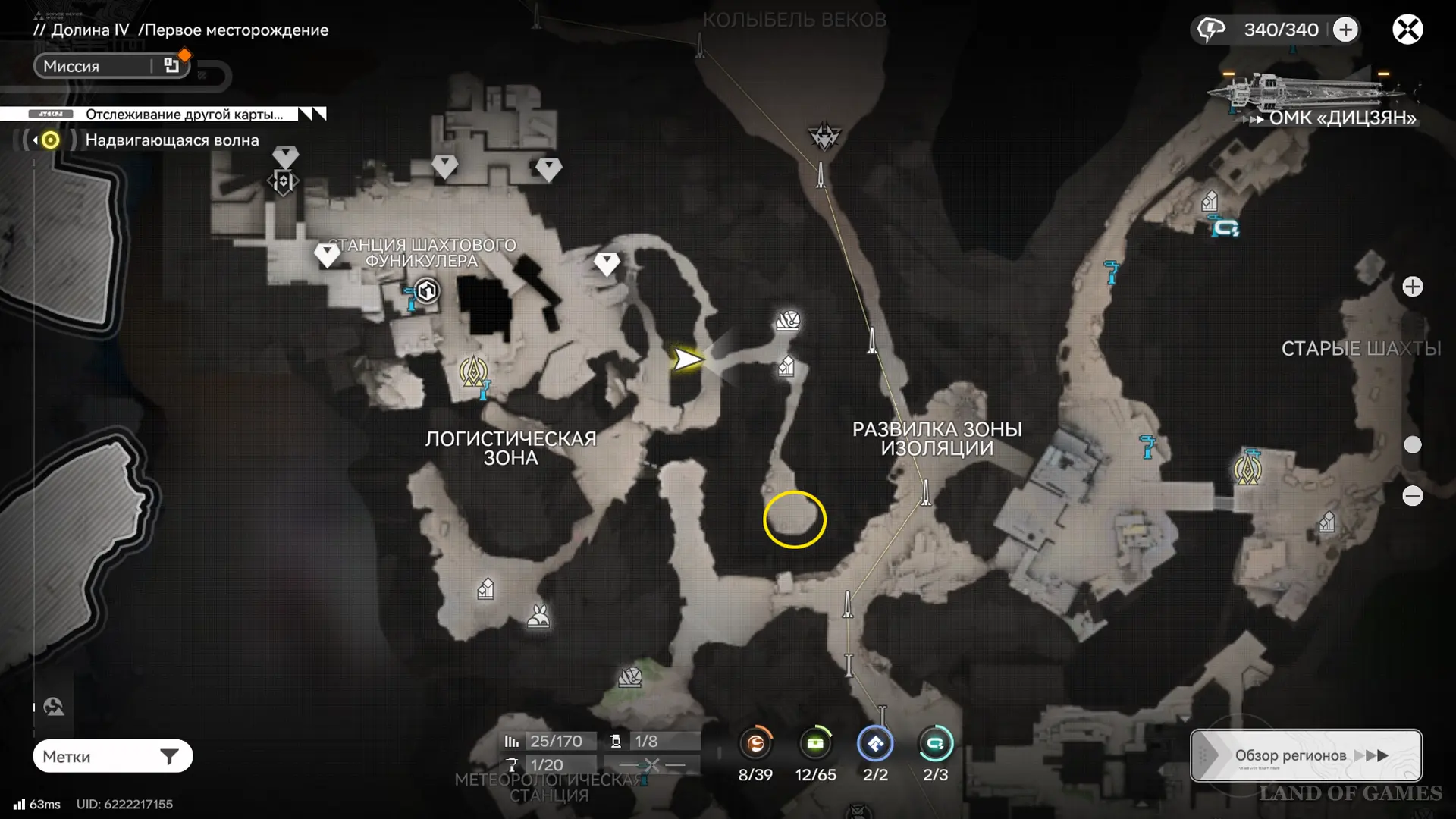Click the green chest counter 12/65
Screen dimensions: 1456x819
point(815,744)
